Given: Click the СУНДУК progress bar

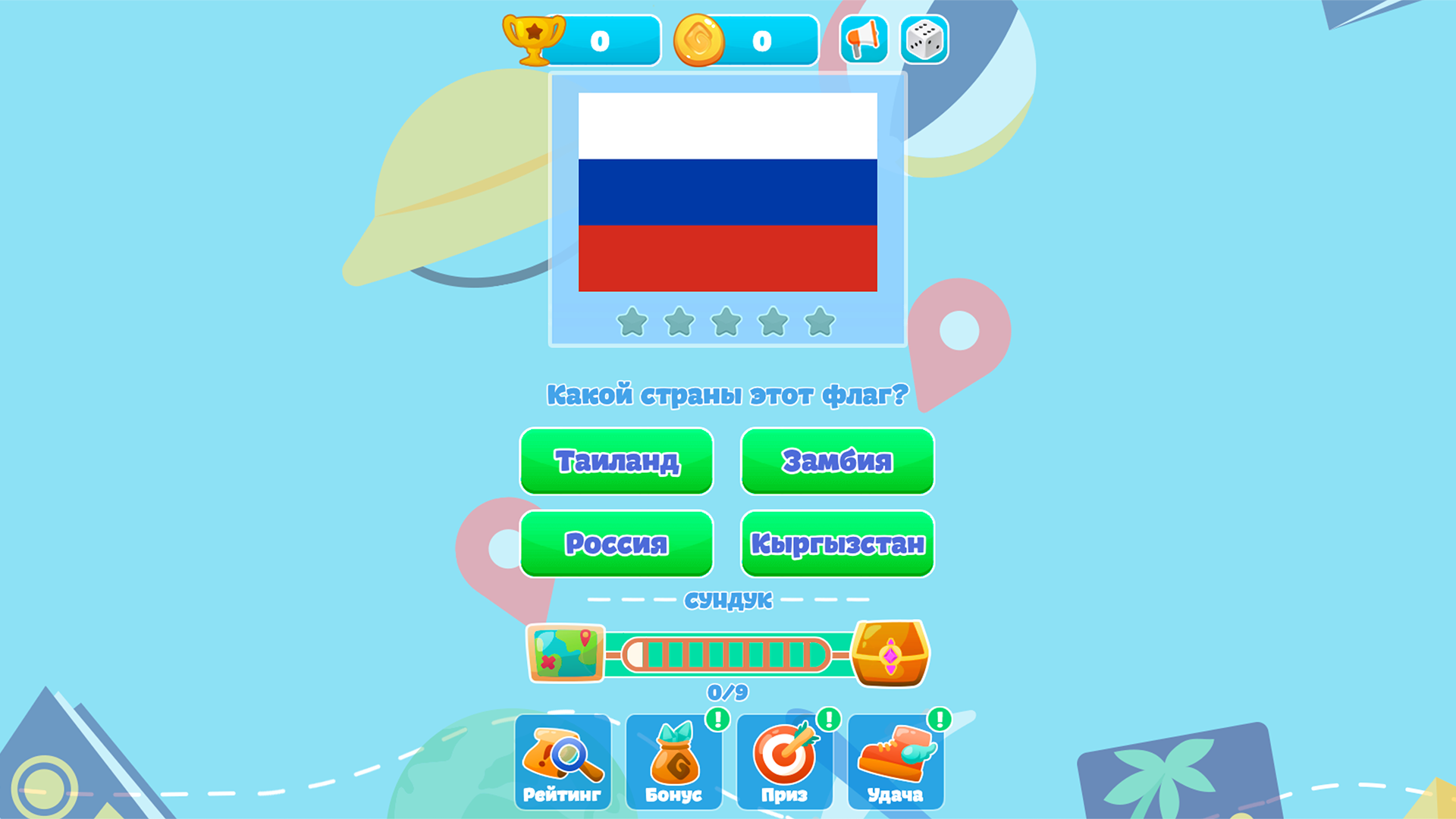Looking at the screenshot, I should tap(726, 654).
